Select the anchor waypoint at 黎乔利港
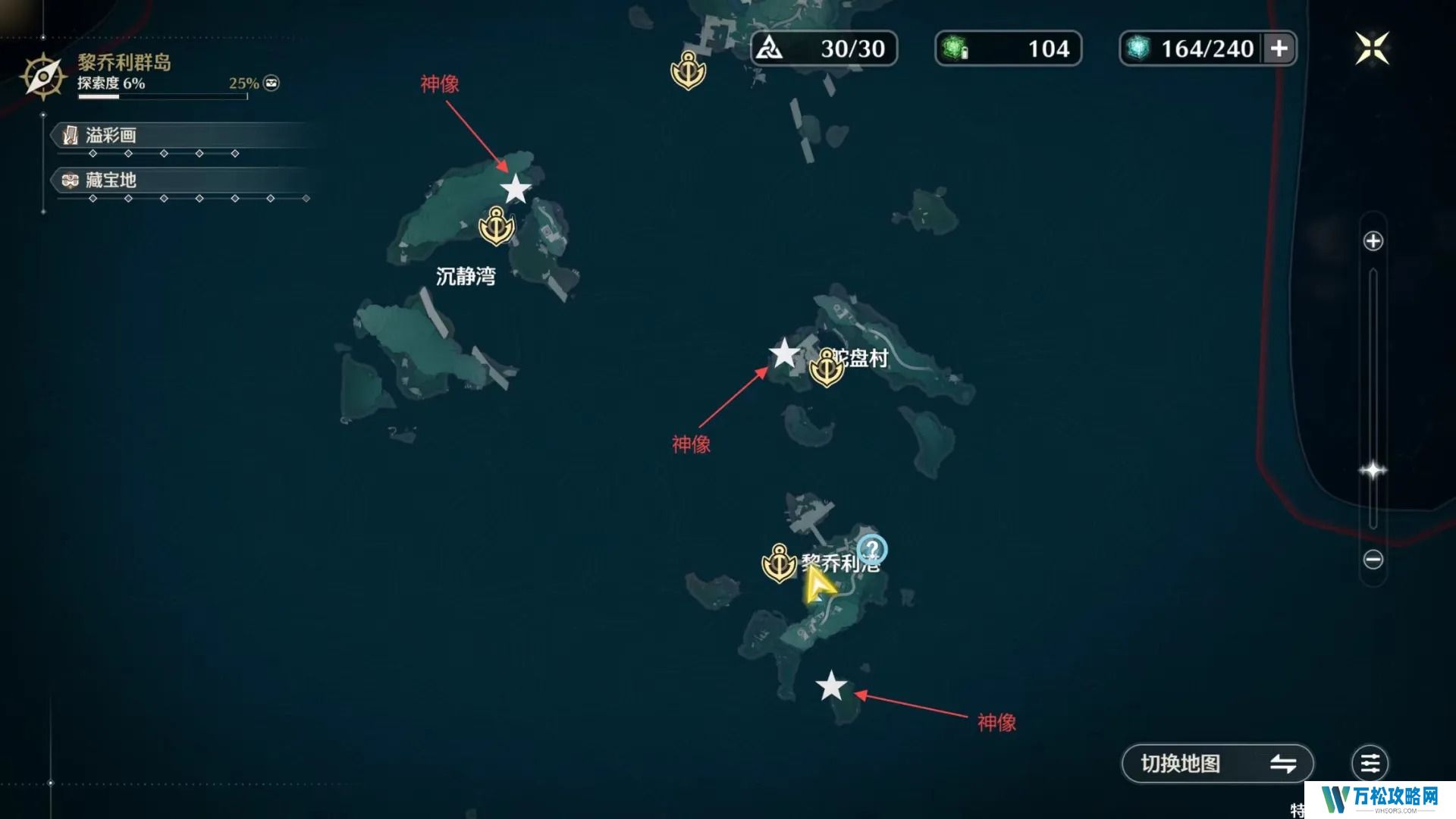Screen dimensions: 1456x819 [779, 563]
